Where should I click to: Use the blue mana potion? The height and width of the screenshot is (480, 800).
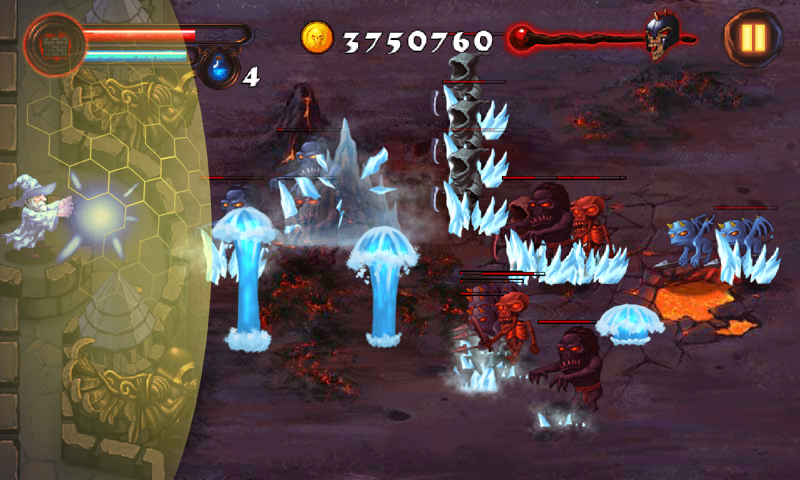[217, 69]
